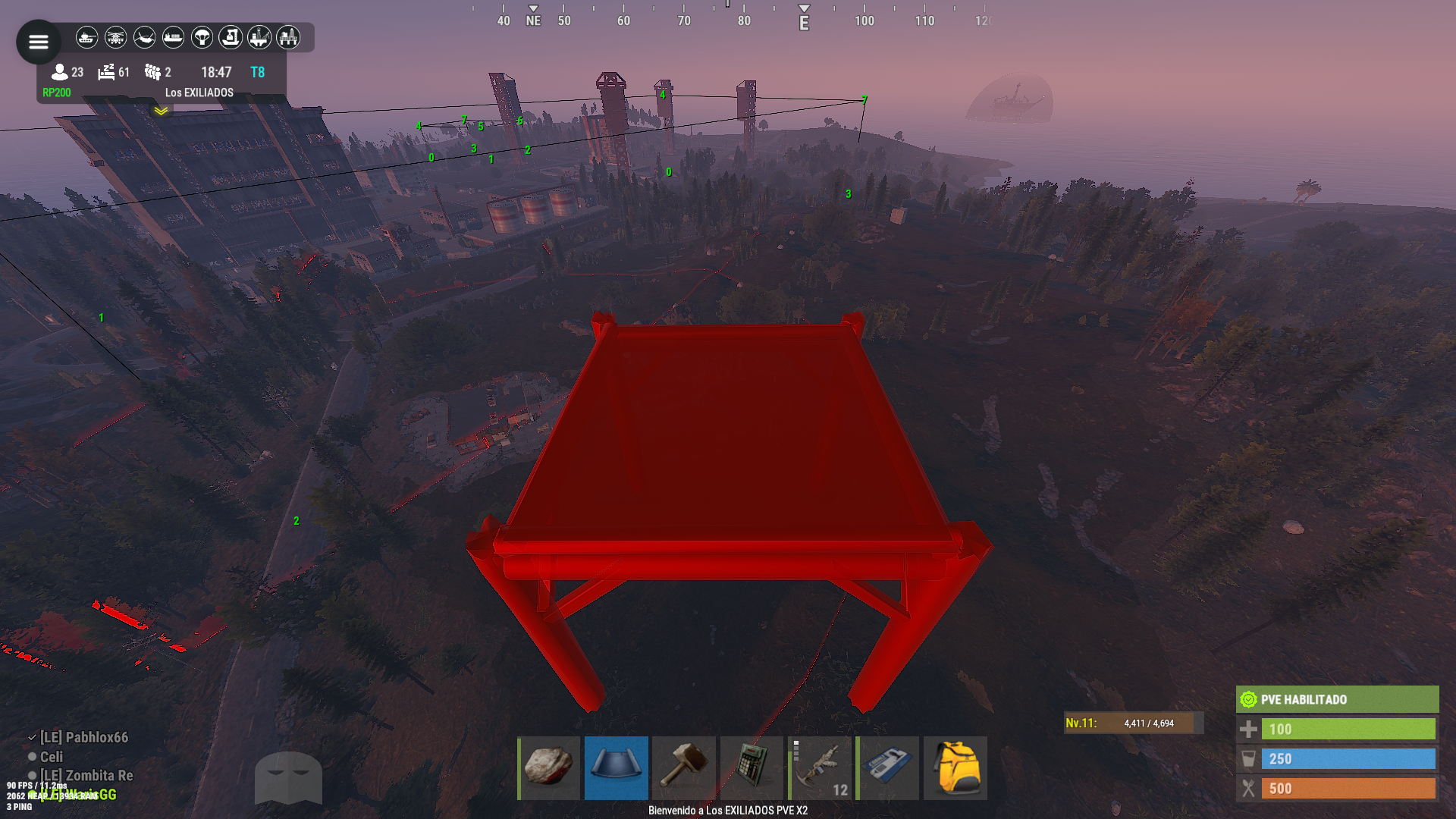Select the attack helicopter event icon

pyautogui.click(x=115, y=37)
